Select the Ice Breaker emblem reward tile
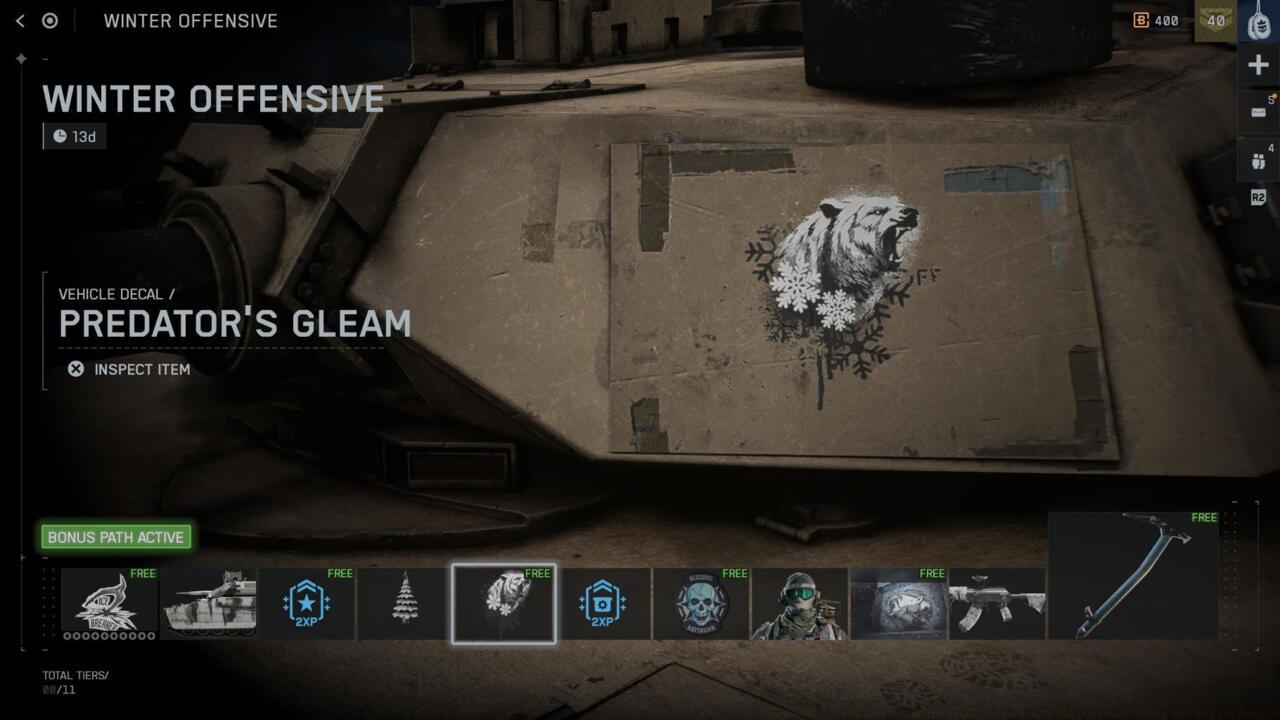The image size is (1280, 720). pos(109,603)
